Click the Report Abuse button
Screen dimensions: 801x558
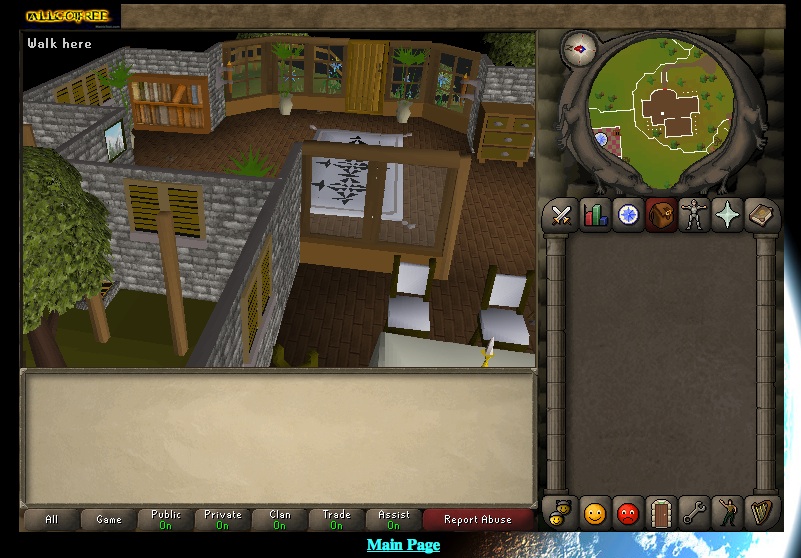pyautogui.click(x=477, y=519)
